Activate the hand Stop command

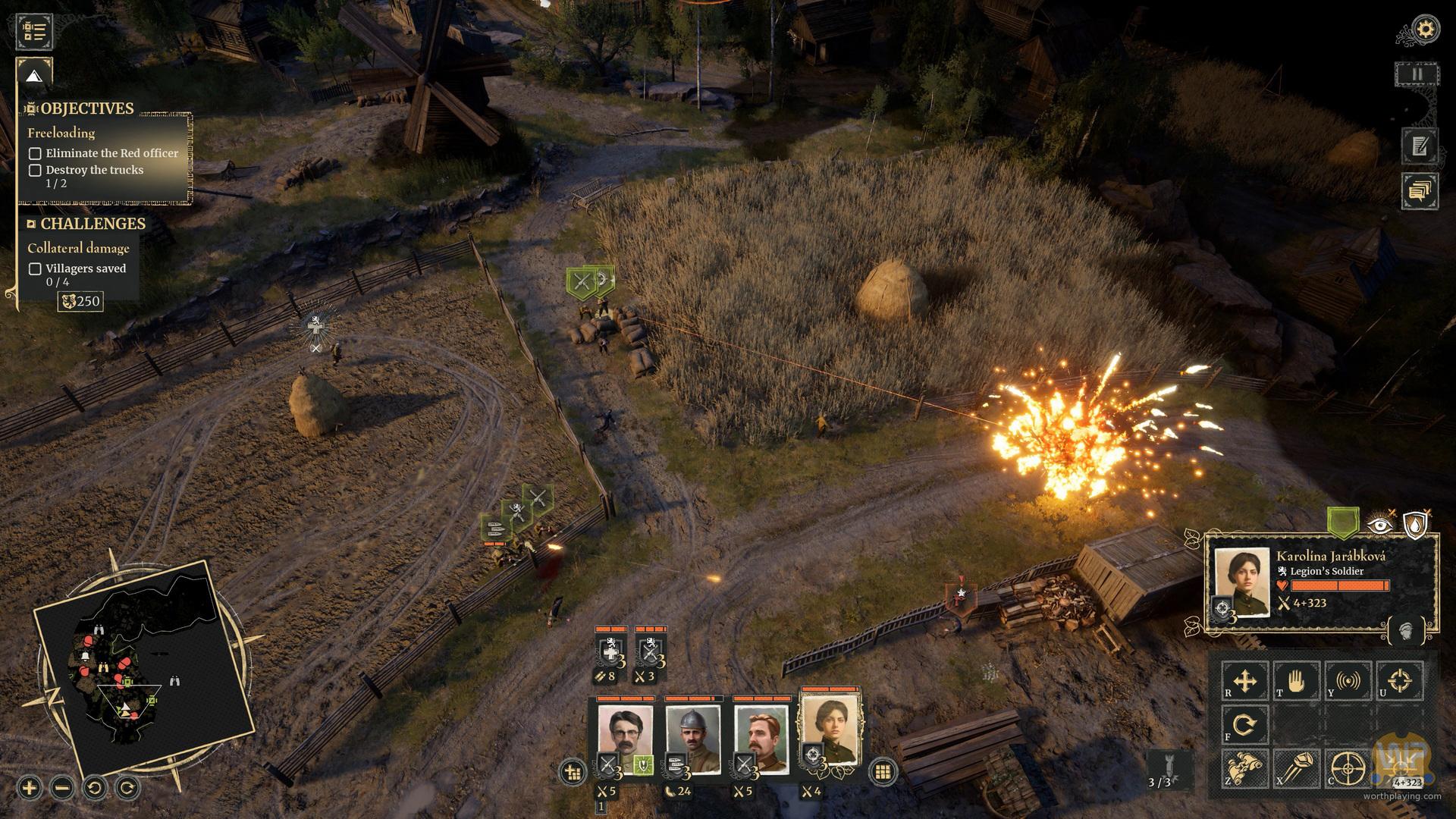pos(1297,681)
